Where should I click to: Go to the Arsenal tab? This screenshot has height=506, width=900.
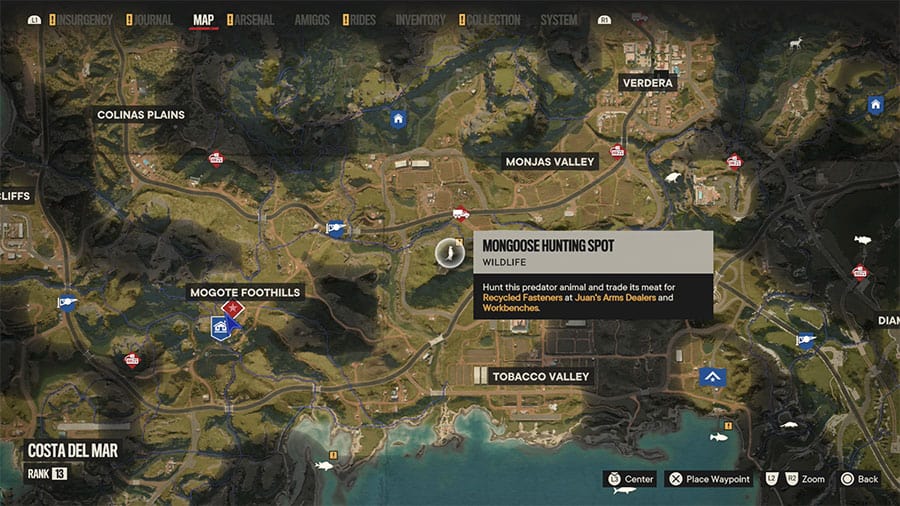pos(255,20)
